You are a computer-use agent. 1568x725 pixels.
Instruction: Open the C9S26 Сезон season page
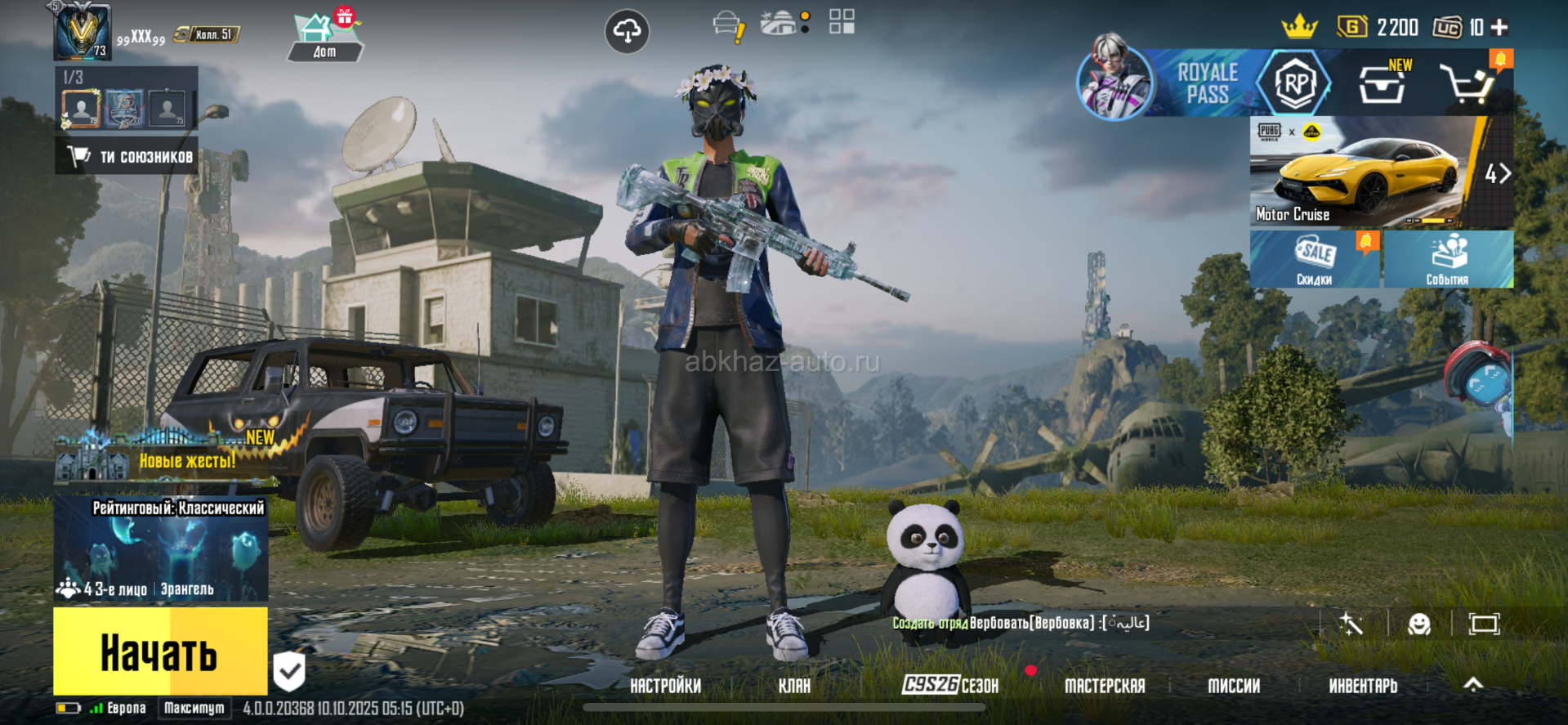(x=950, y=685)
